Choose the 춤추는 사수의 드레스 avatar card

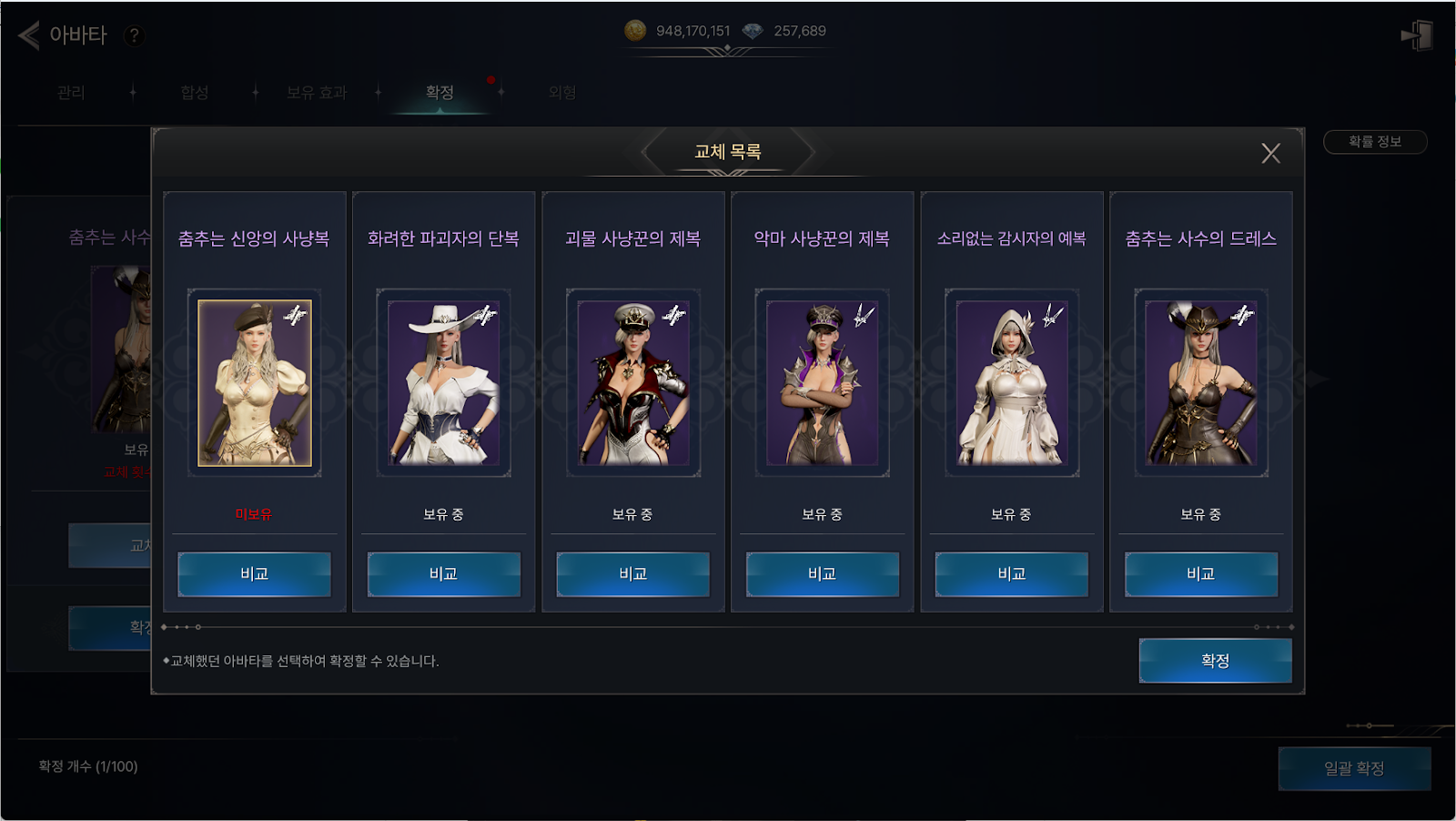coord(1201,383)
